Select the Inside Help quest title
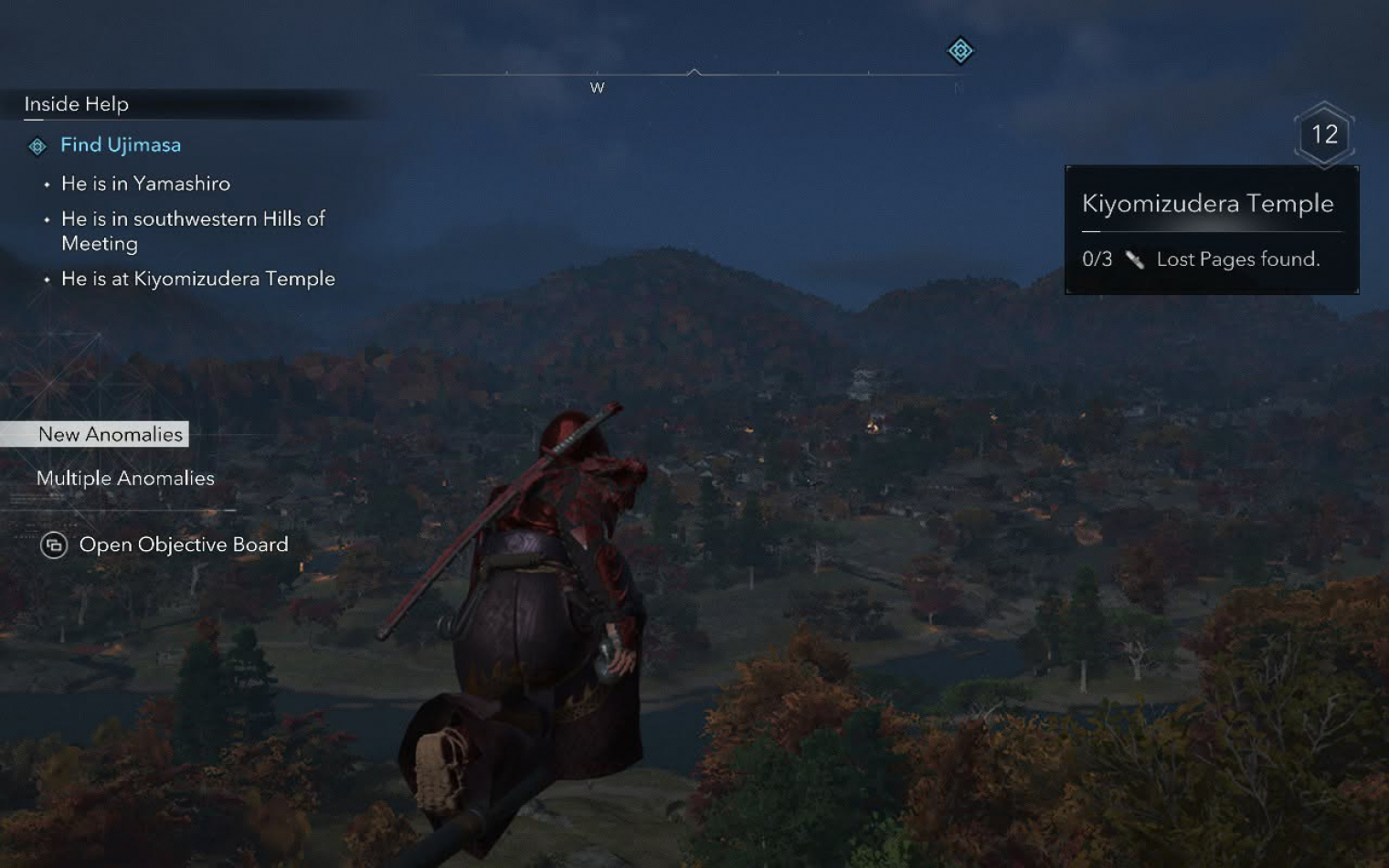This screenshot has width=1389, height=868. click(77, 104)
